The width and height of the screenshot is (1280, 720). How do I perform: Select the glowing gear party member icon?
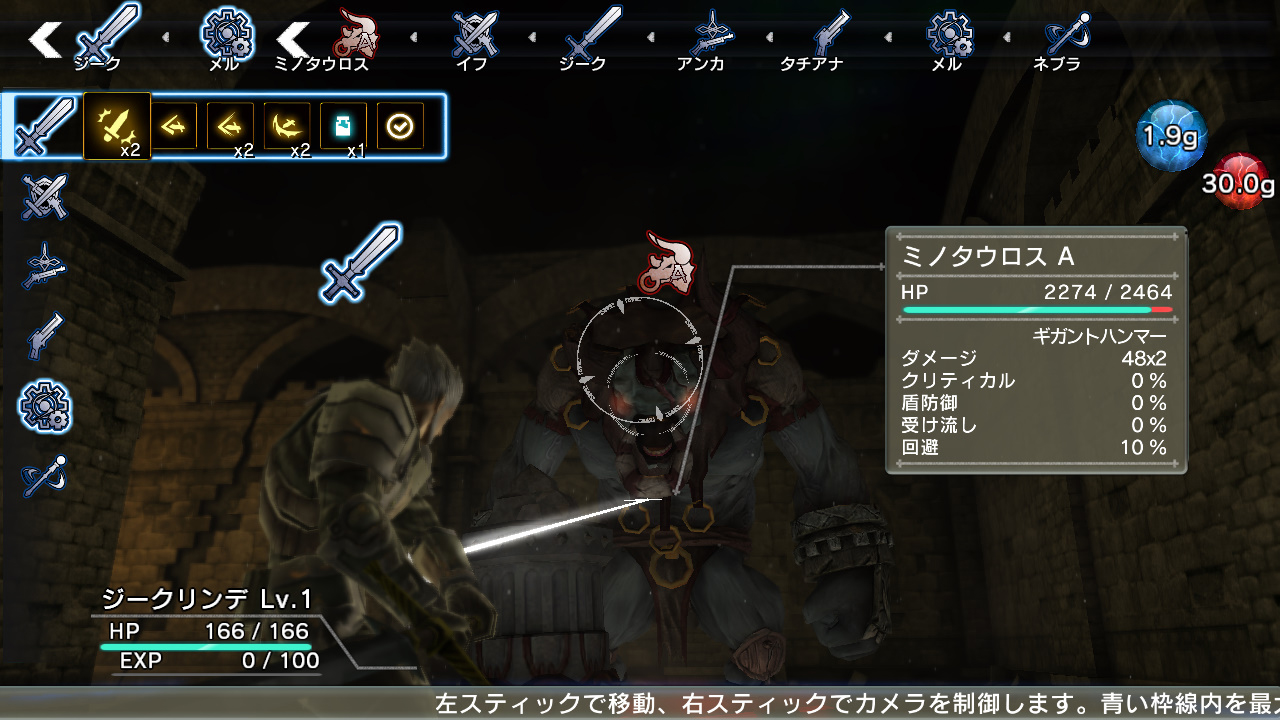click(44, 406)
